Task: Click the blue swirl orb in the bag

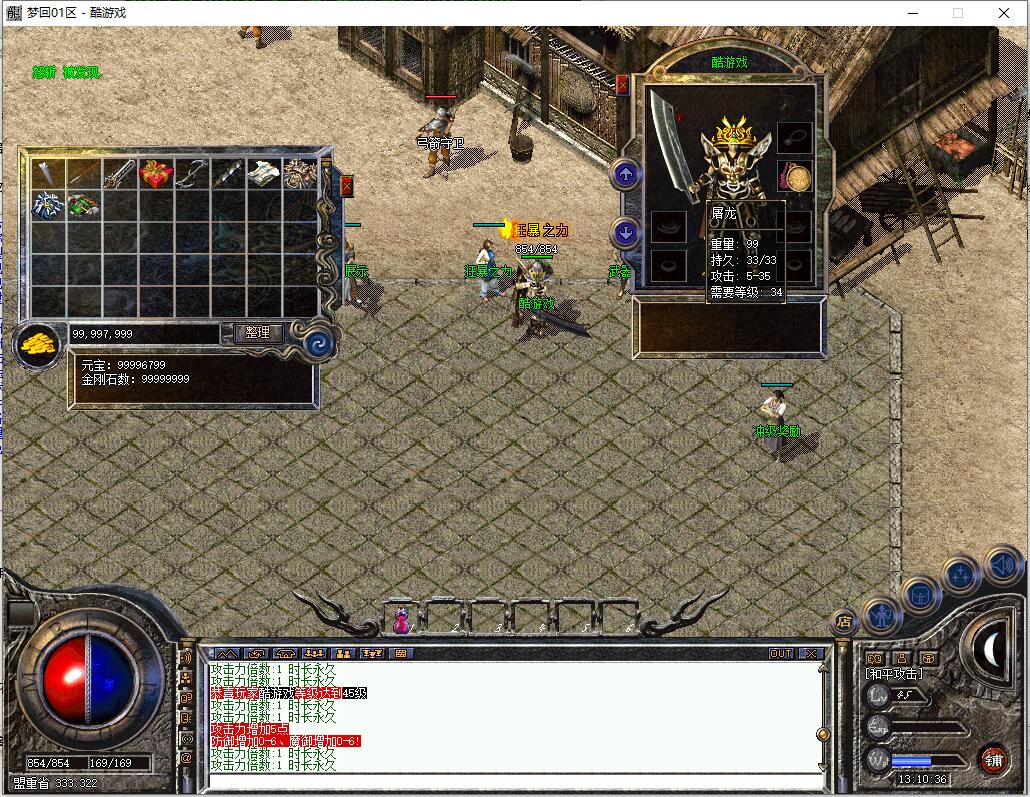Action: tap(322, 339)
